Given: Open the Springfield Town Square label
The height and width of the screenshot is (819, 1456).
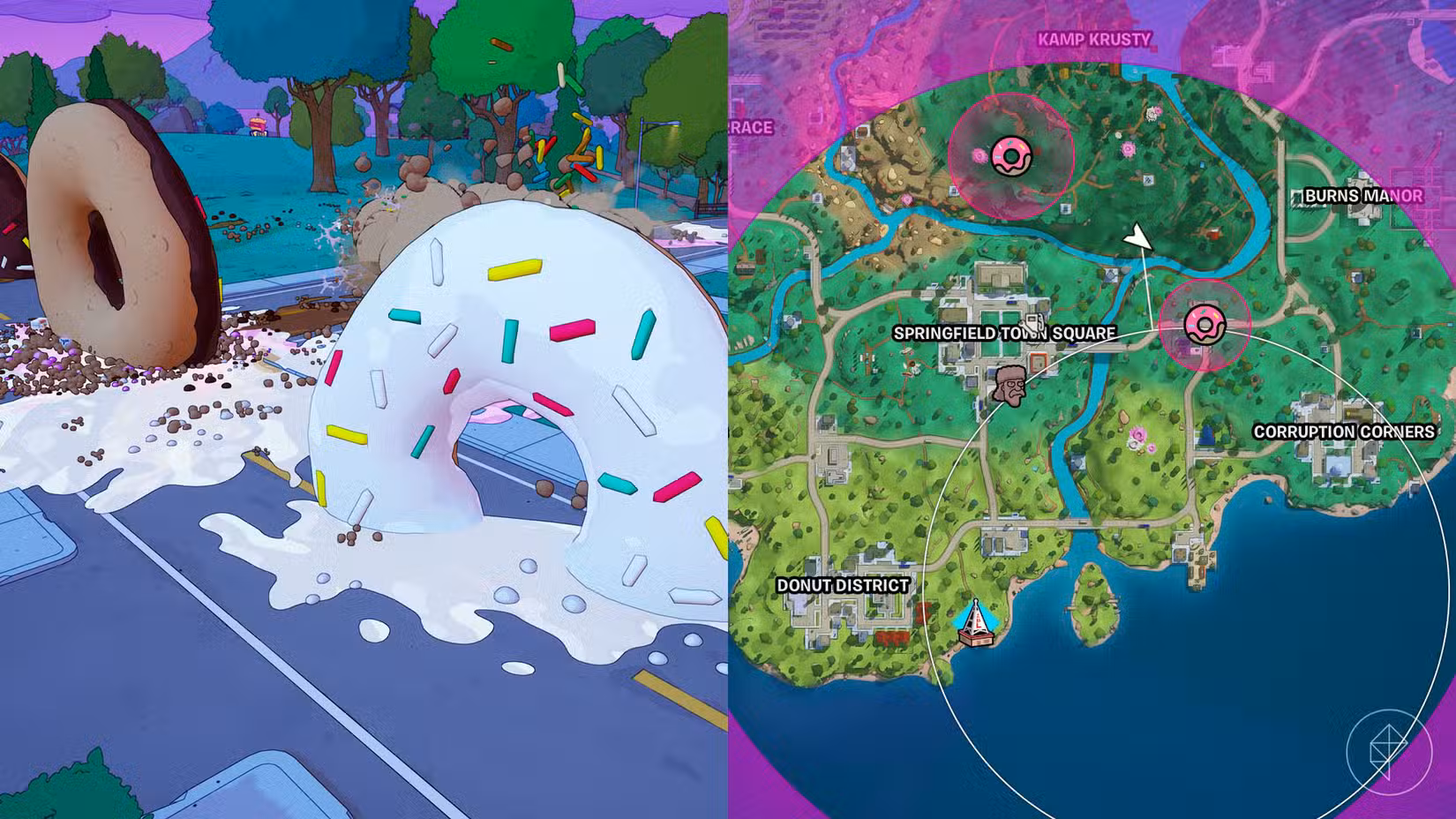Looking at the screenshot, I should tap(1006, 333).
